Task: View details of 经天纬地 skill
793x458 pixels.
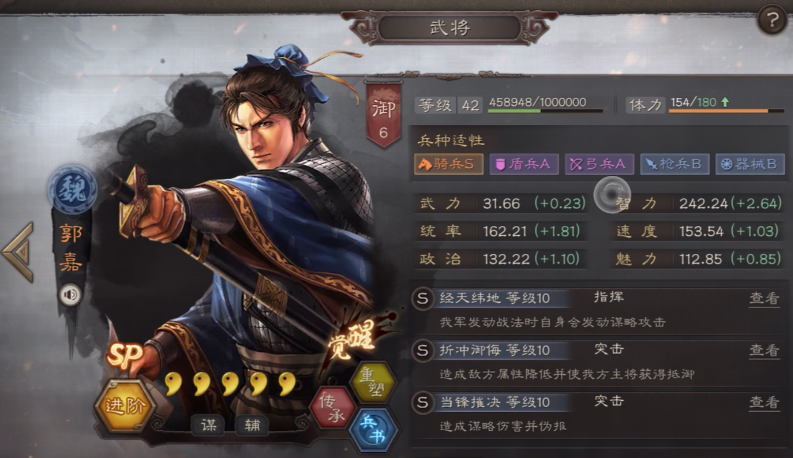Action: (x=764, y=299)
